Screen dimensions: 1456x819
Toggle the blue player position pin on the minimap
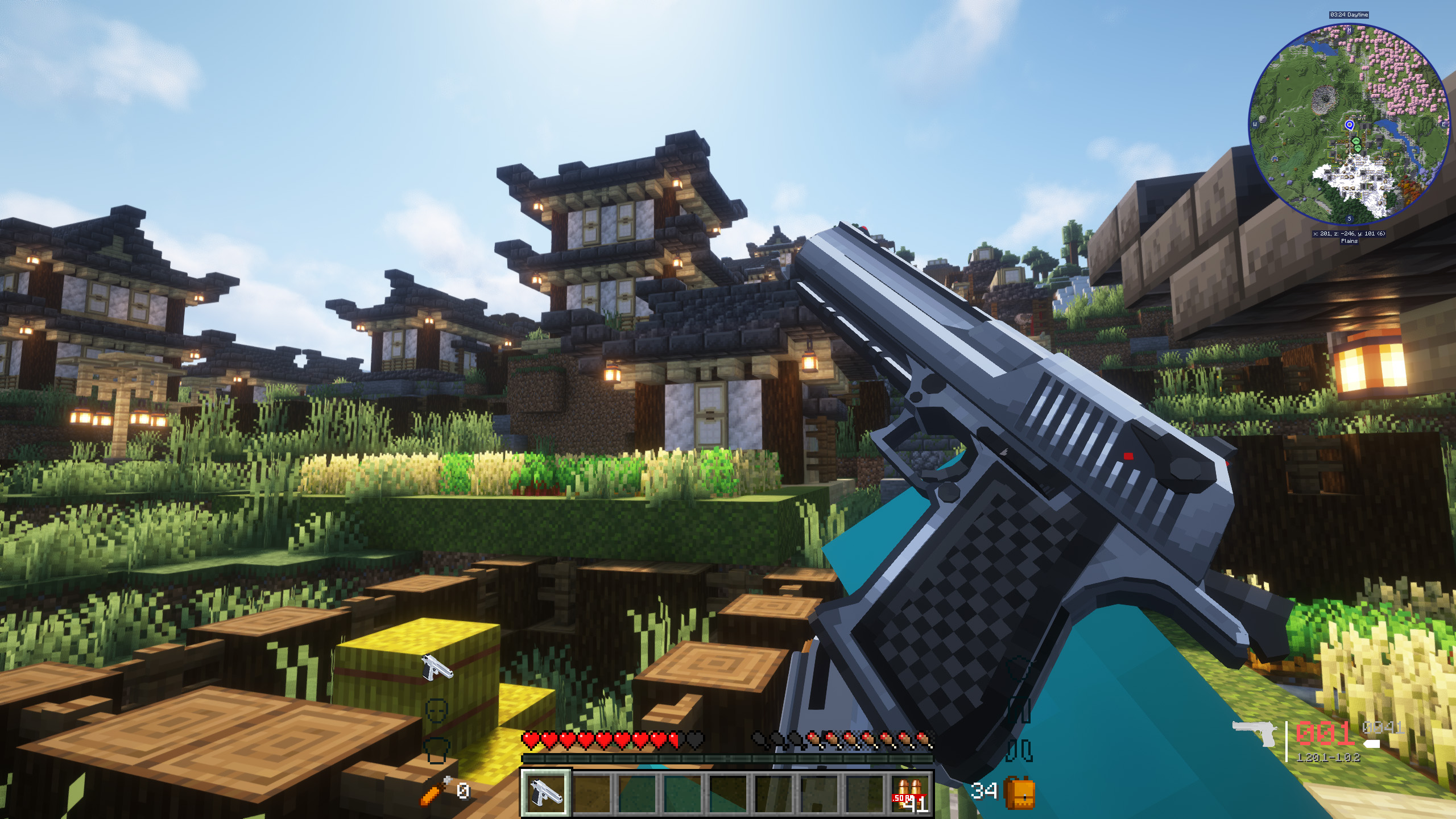(1350, 125)
